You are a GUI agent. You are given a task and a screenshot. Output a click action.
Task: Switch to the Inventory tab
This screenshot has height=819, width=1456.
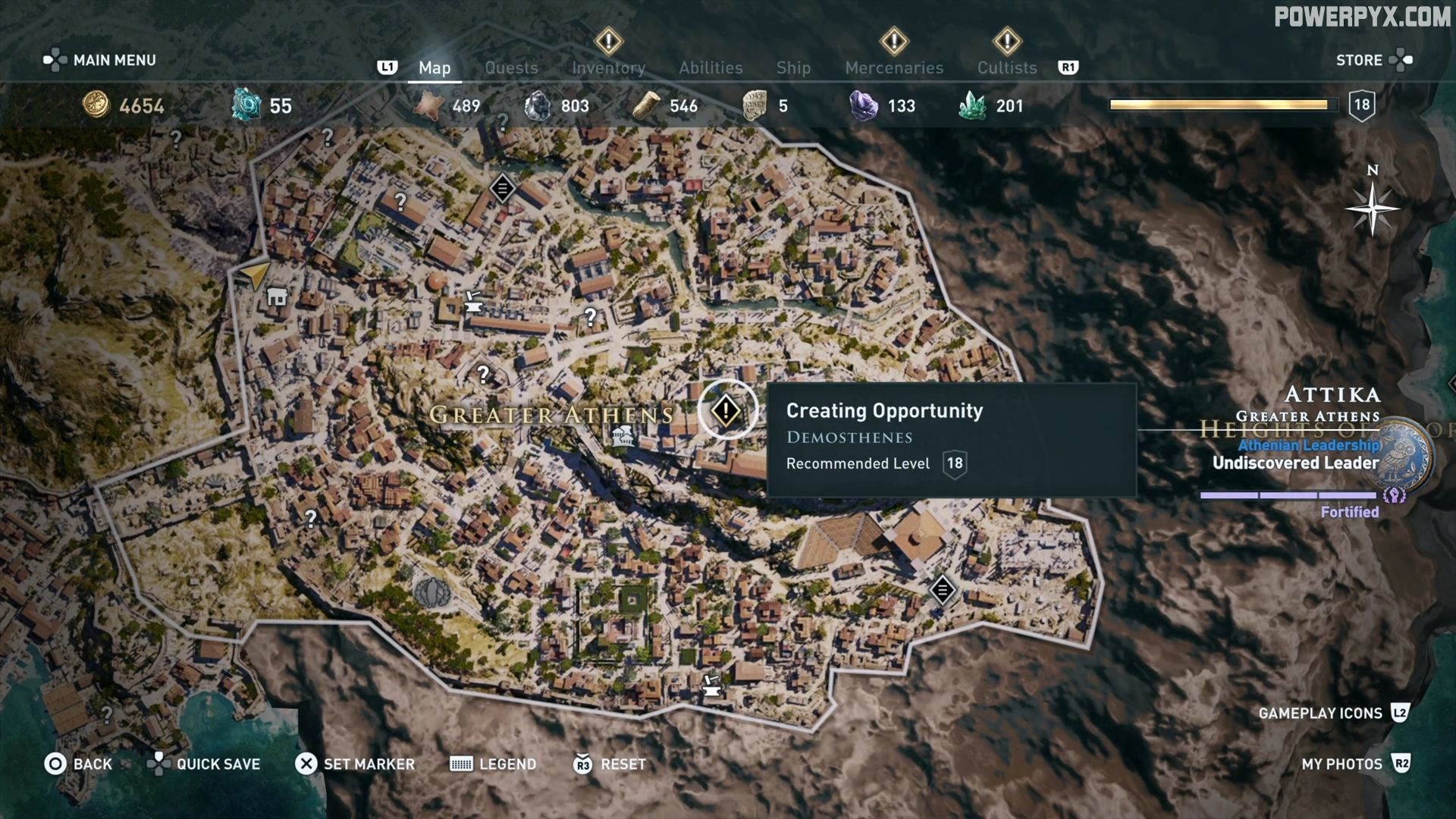608,67
